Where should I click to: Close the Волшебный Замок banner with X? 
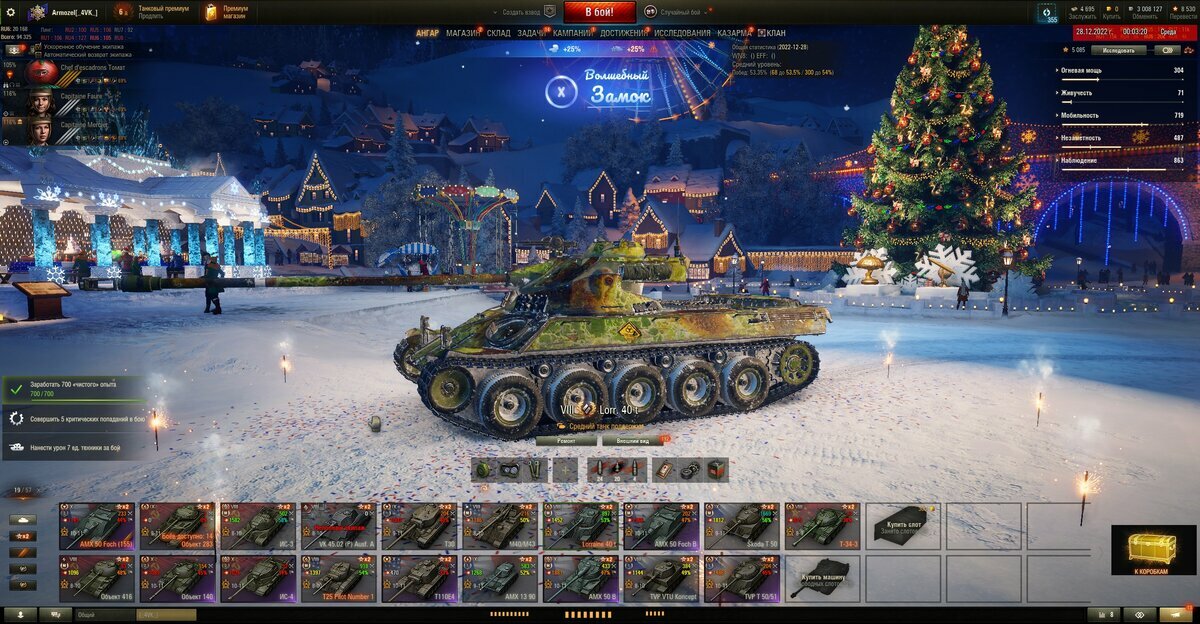(x=562, y=93)
